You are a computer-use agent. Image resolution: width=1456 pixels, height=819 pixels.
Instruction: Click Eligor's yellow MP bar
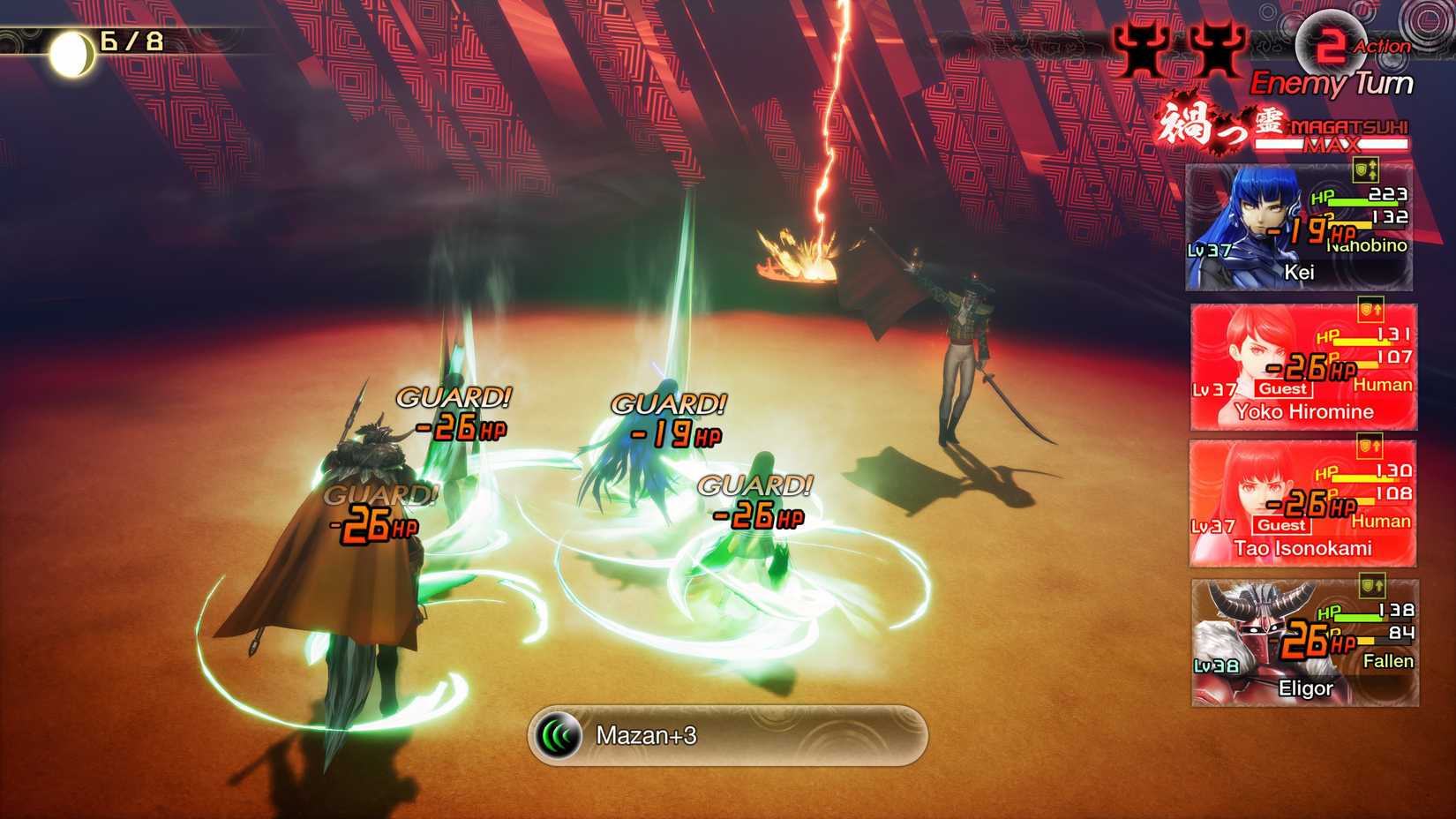[x=1365, y=640]
